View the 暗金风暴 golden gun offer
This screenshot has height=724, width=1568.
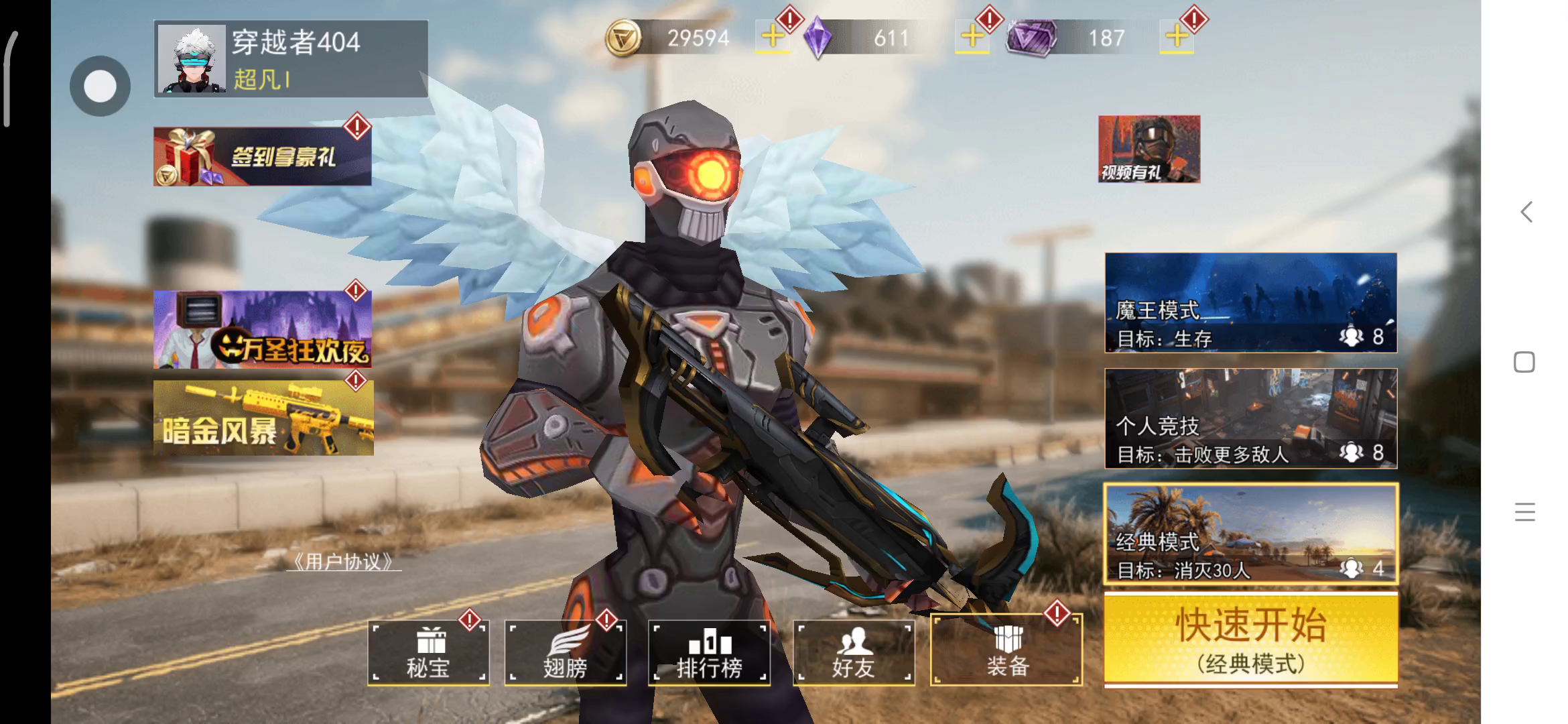click(x=263, y=418)
